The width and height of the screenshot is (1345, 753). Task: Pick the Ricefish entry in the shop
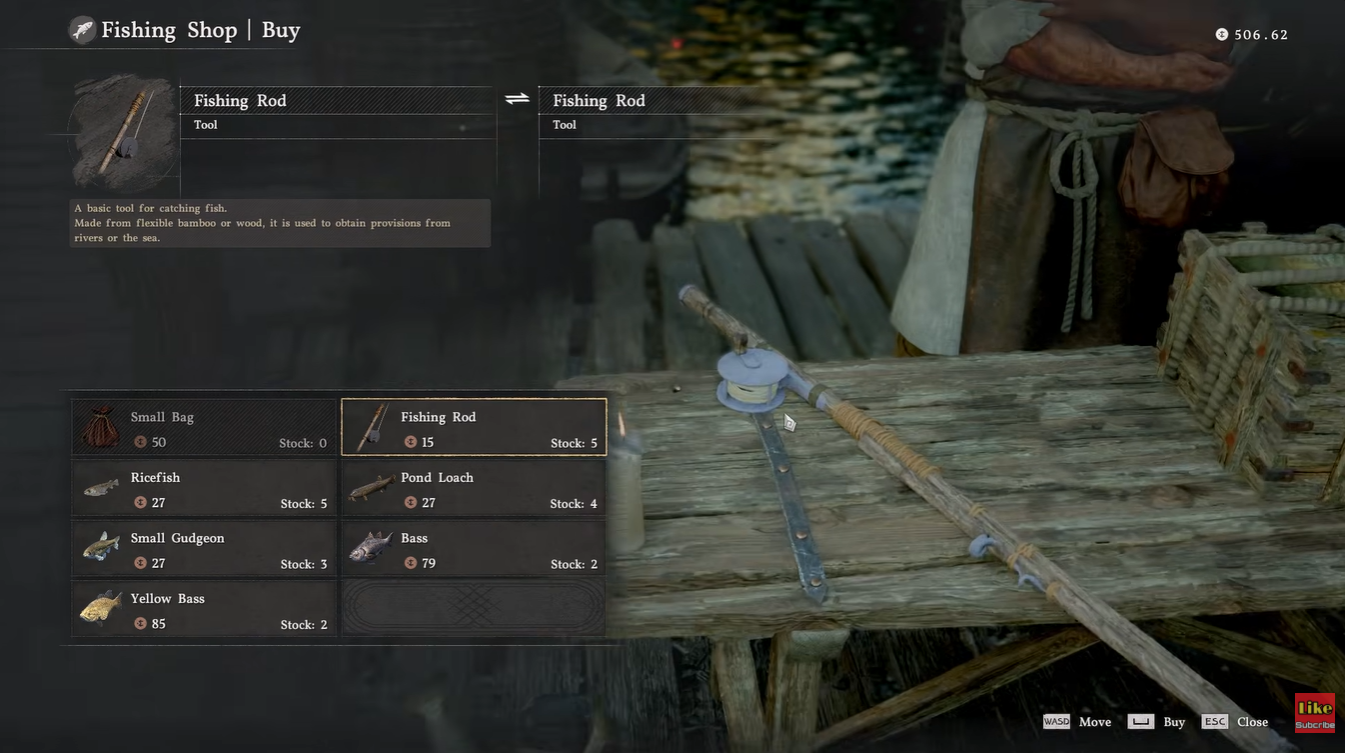tap(203, 489)
